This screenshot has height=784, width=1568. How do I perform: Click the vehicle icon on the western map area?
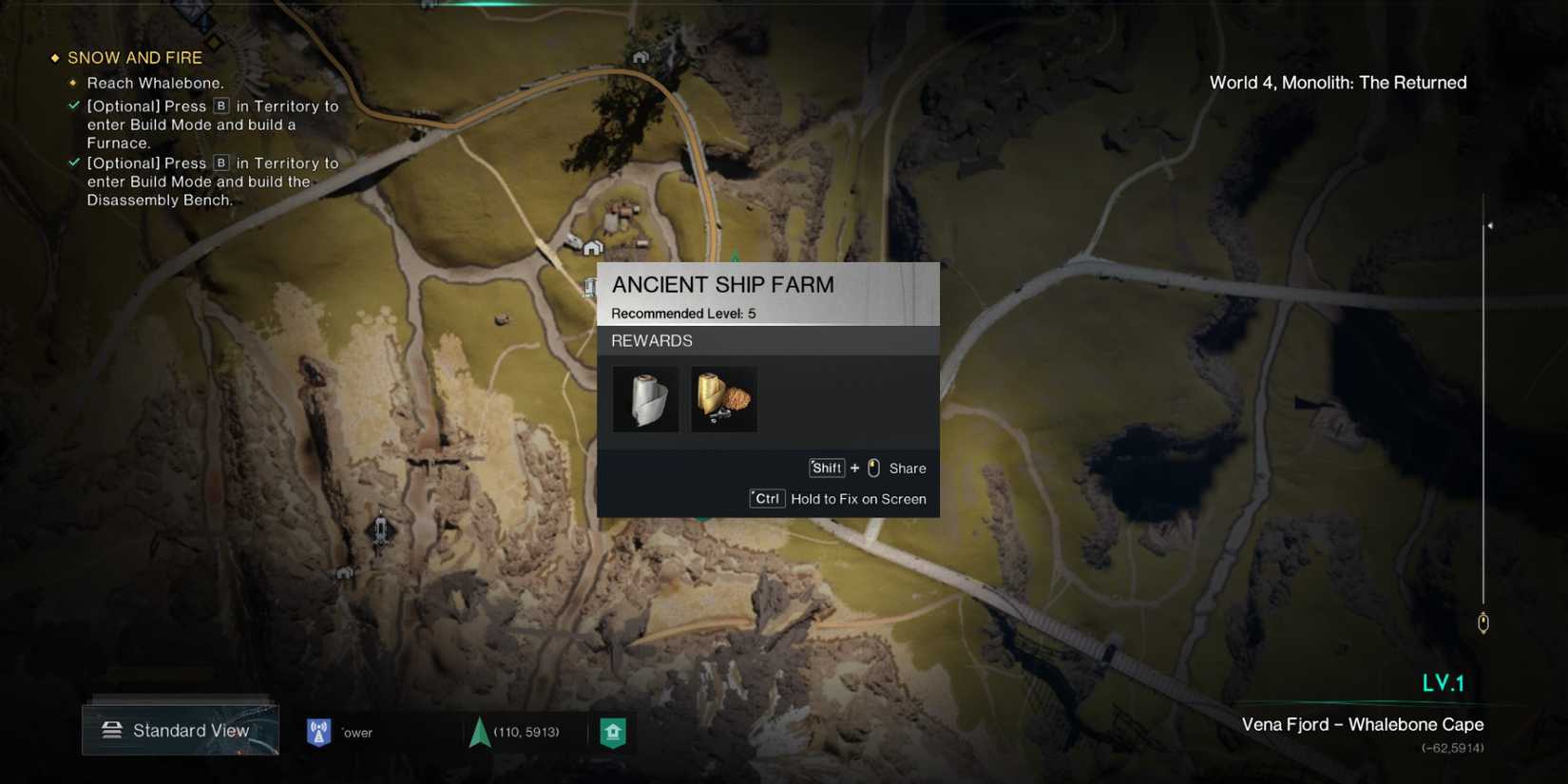[x=379, y=530]
